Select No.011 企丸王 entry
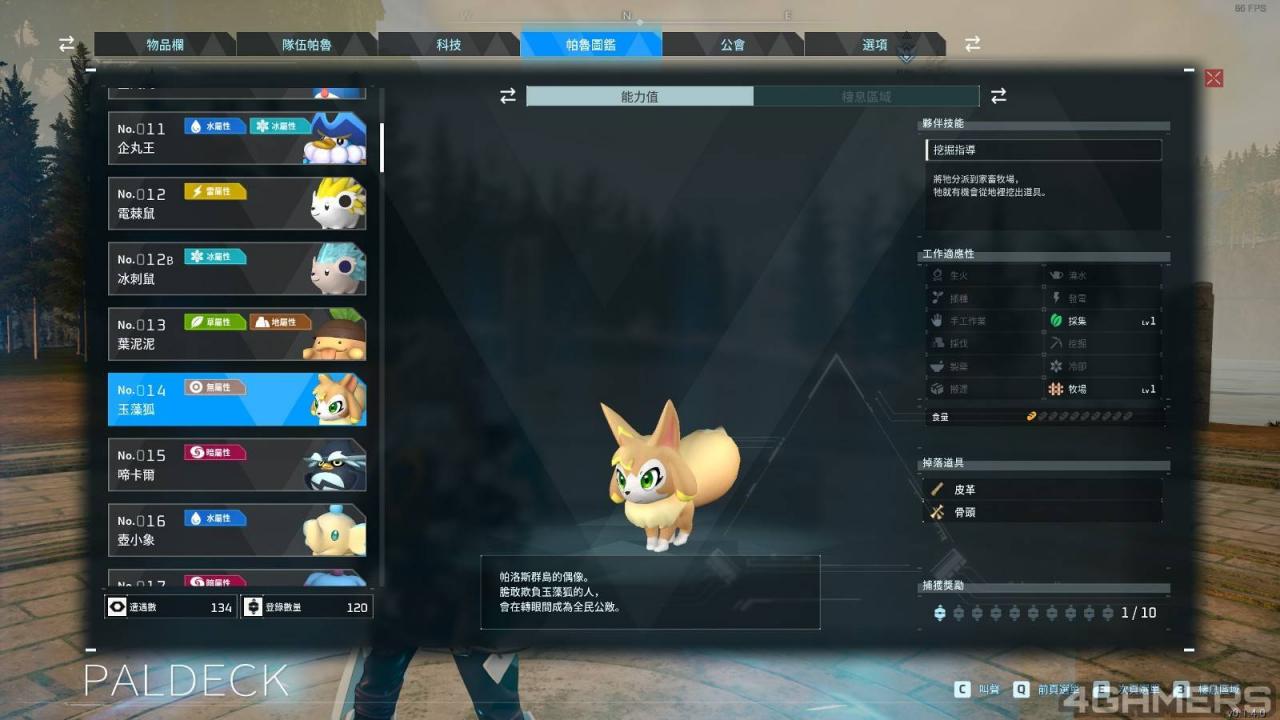 tap(237, 138)
